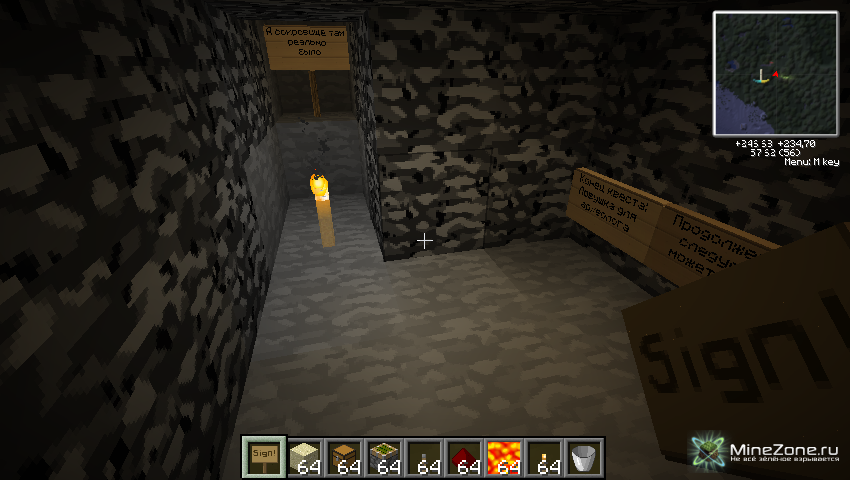Screen dimensions: 850x480
Task: Select the sign item in the hotbar
Action: pyautogui.click(x=265, y=456)
